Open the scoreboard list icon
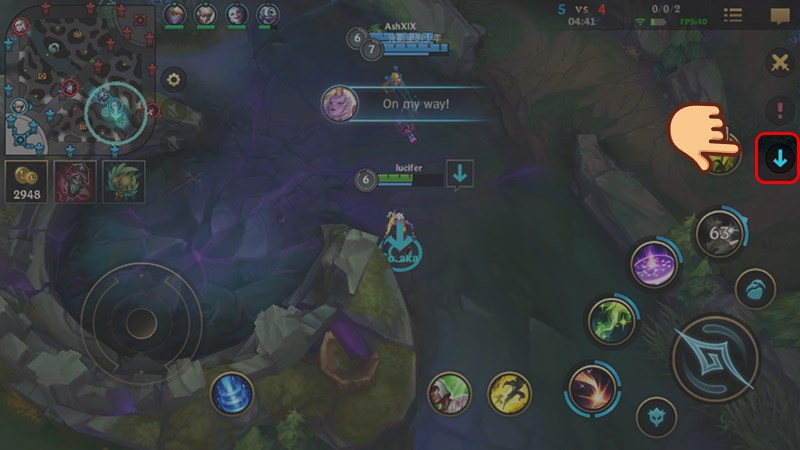 point(733,16)
